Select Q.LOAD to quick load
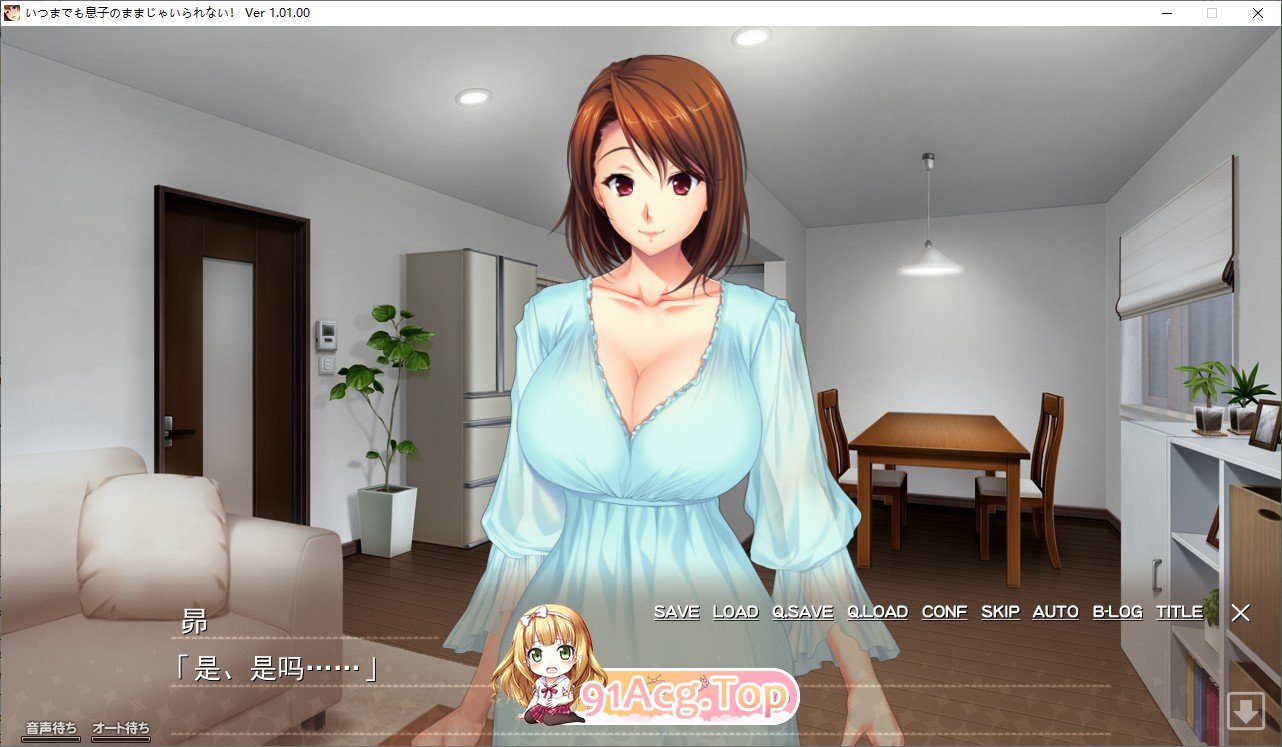The image size is (1282, 747). pos(877,612)
